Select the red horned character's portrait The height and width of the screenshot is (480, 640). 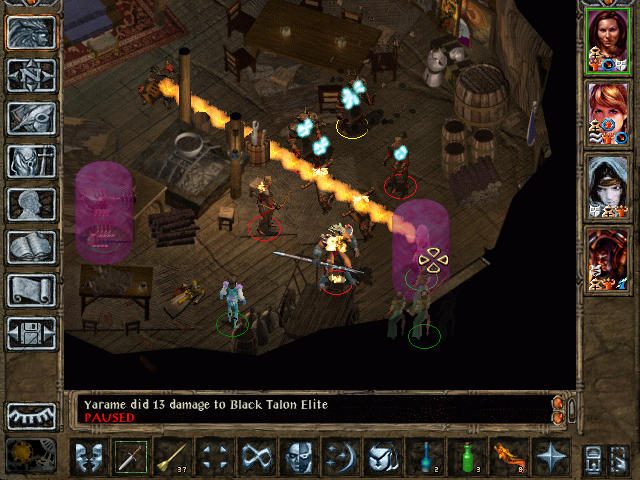tap(608, 259)
